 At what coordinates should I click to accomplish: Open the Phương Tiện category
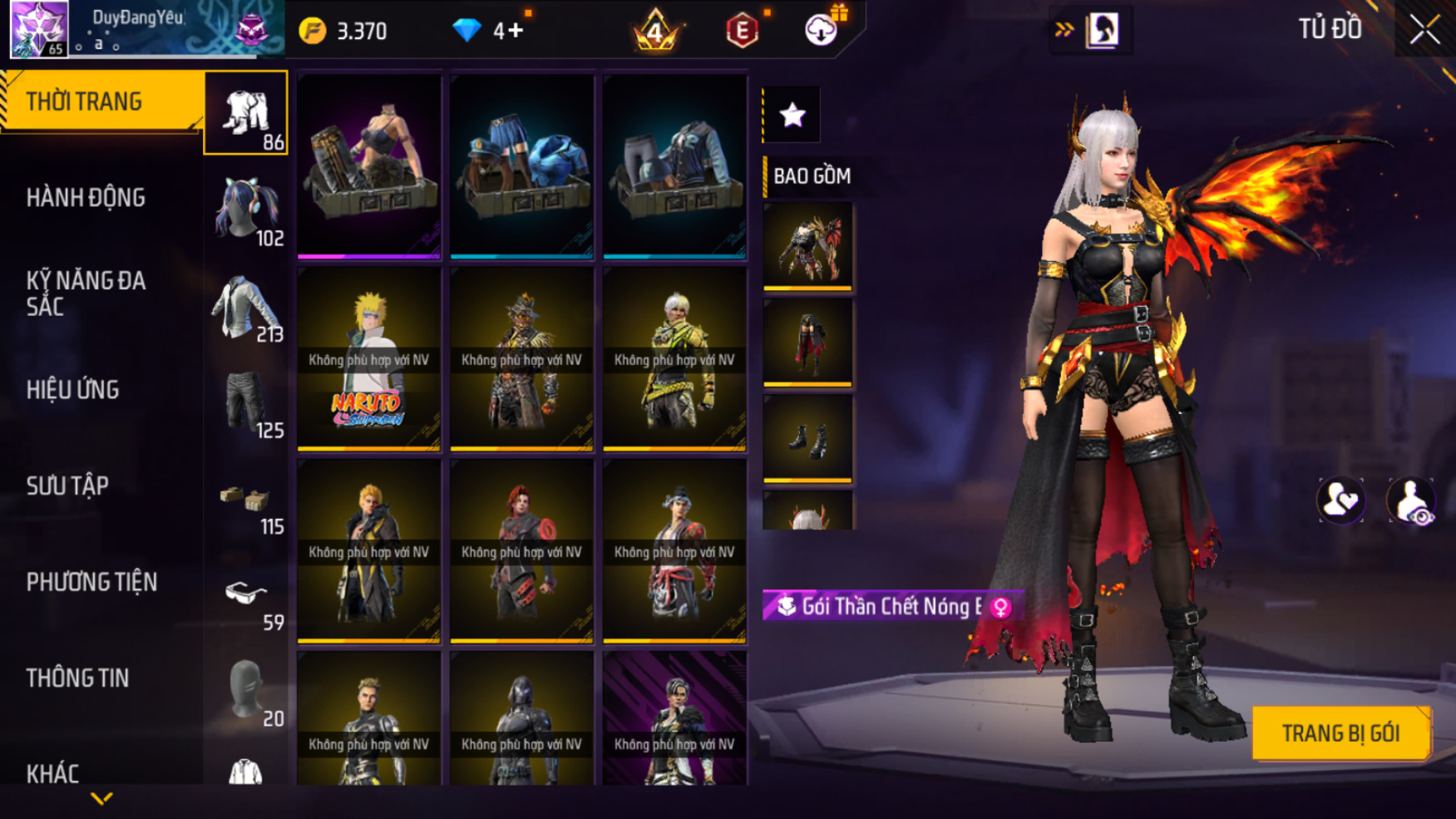pos(91,582)
